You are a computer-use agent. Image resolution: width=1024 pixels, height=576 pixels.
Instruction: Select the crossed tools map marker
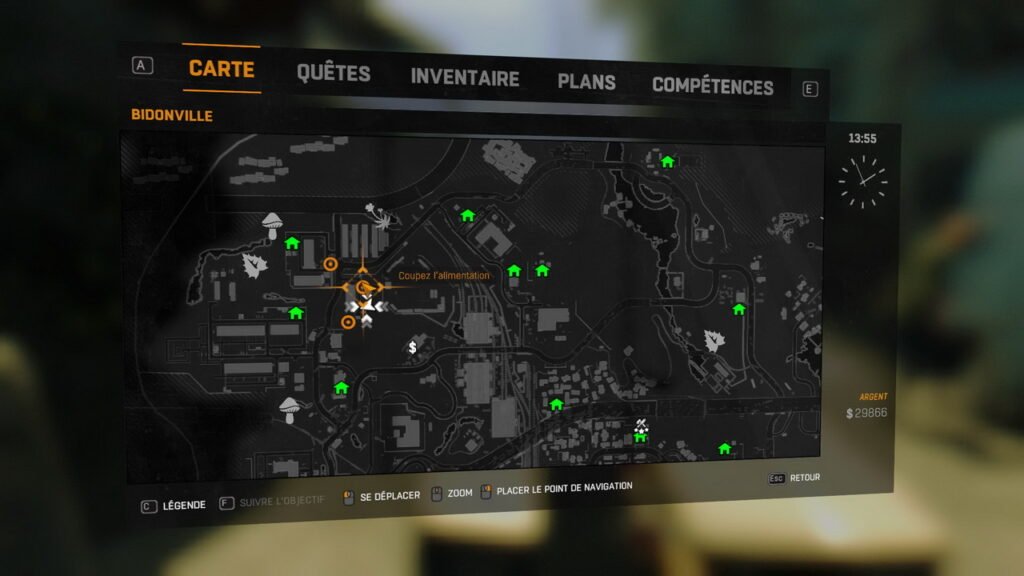coord(641,426)
